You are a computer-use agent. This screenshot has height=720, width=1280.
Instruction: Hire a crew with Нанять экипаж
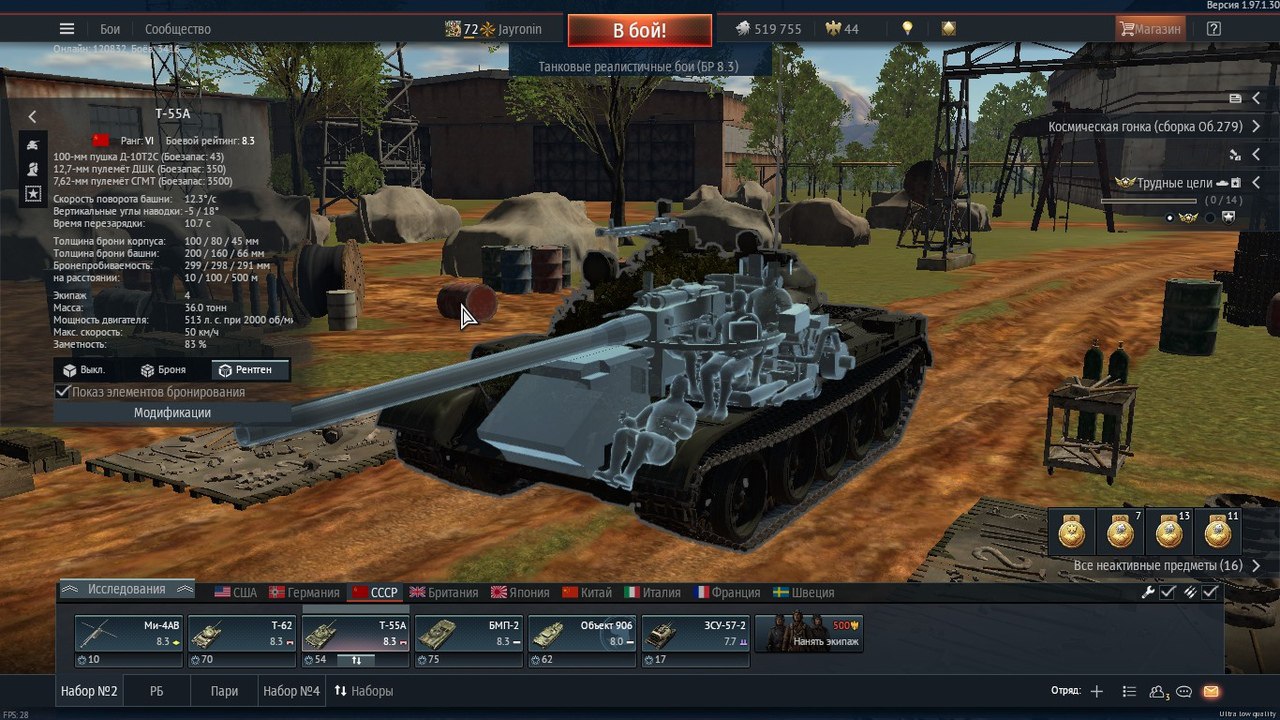[x=809, y=634]
